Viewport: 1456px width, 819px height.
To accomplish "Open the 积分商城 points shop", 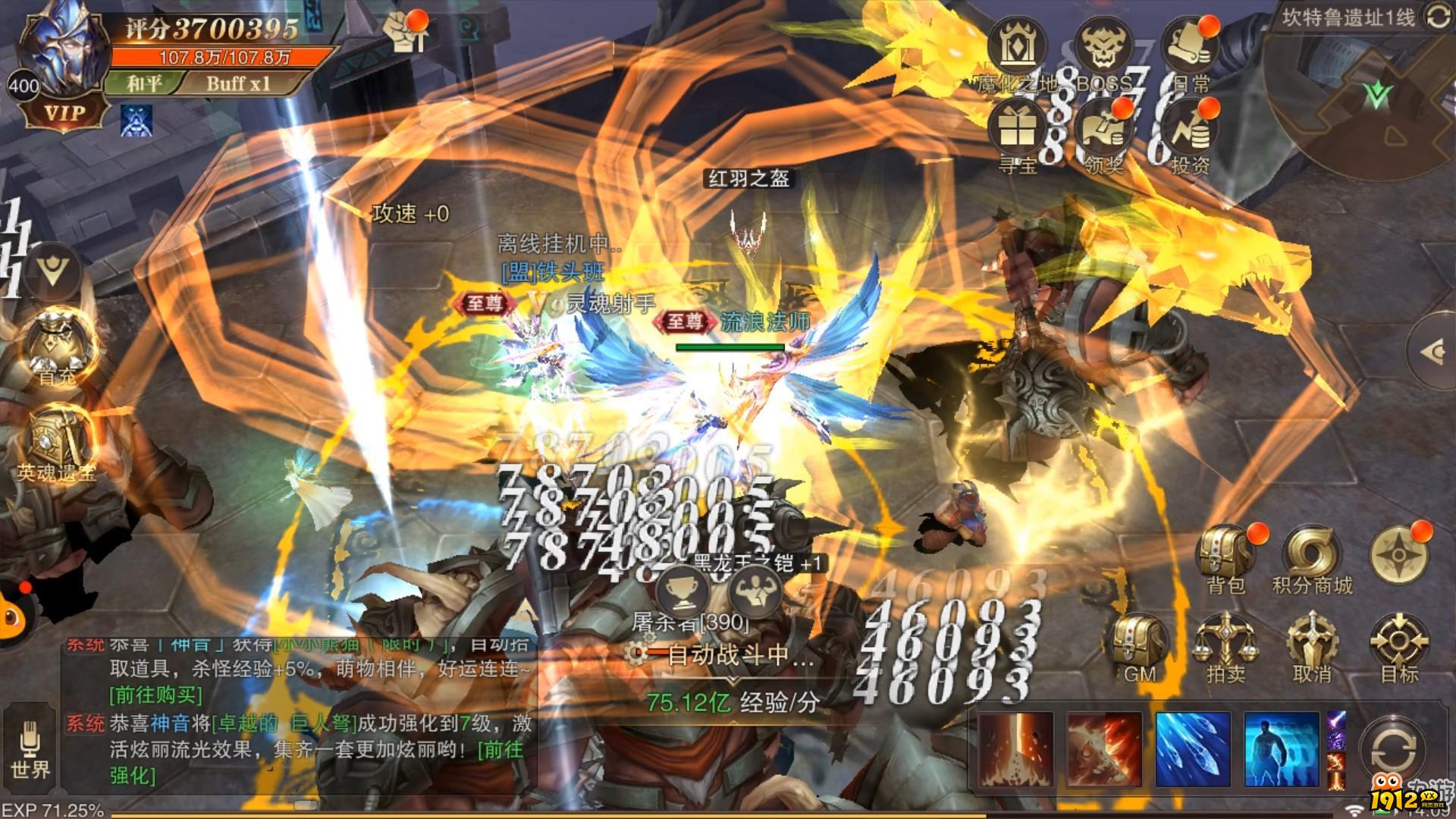I will pyautogui.click(x=1312, y=559).
